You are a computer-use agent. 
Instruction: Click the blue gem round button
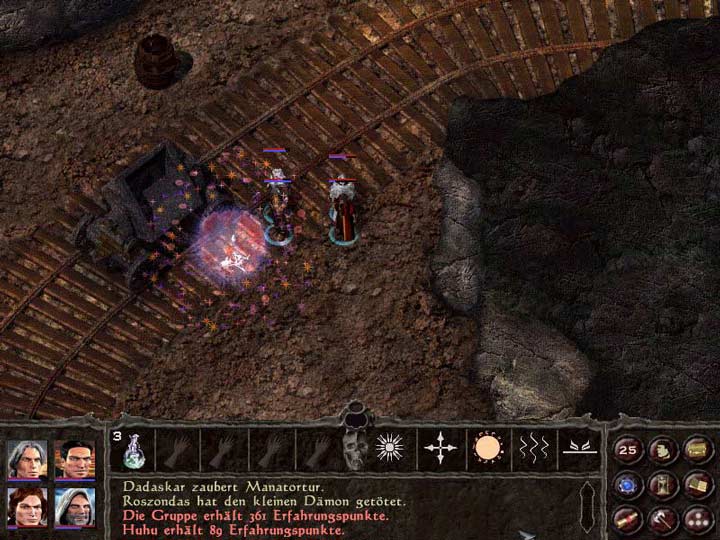[x=628, y=485]
